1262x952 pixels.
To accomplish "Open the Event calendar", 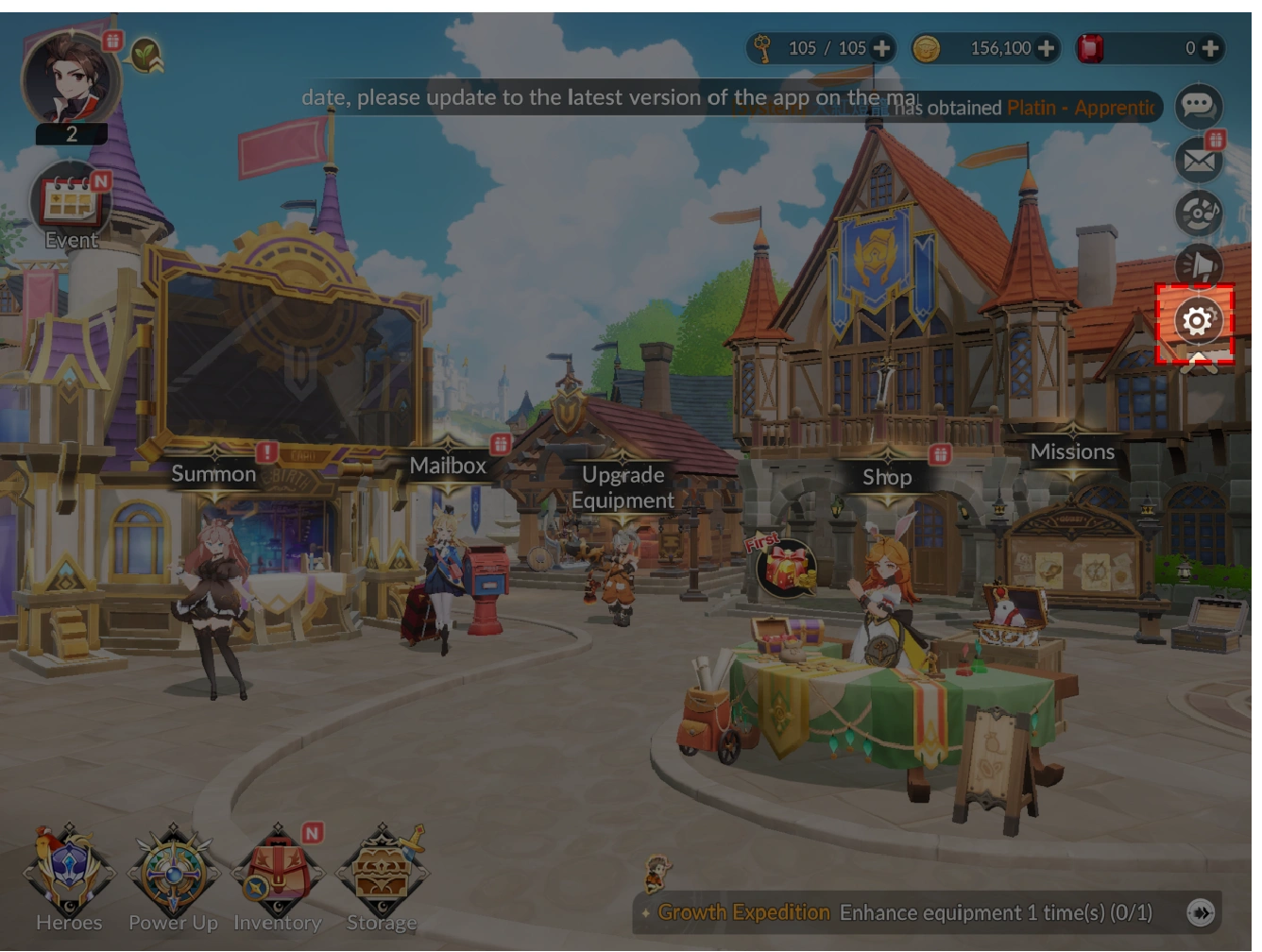I will (x=71, y=204).
